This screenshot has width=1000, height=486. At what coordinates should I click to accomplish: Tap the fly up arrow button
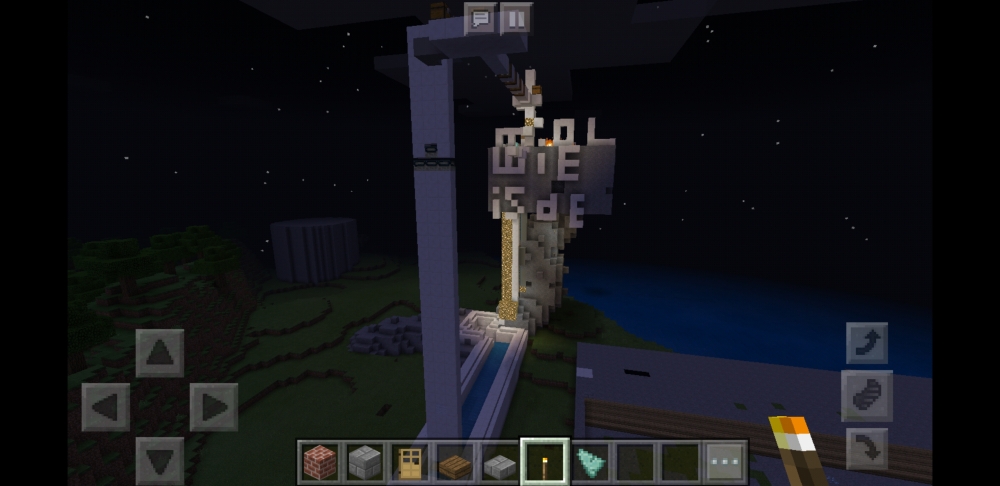[866, 343]
